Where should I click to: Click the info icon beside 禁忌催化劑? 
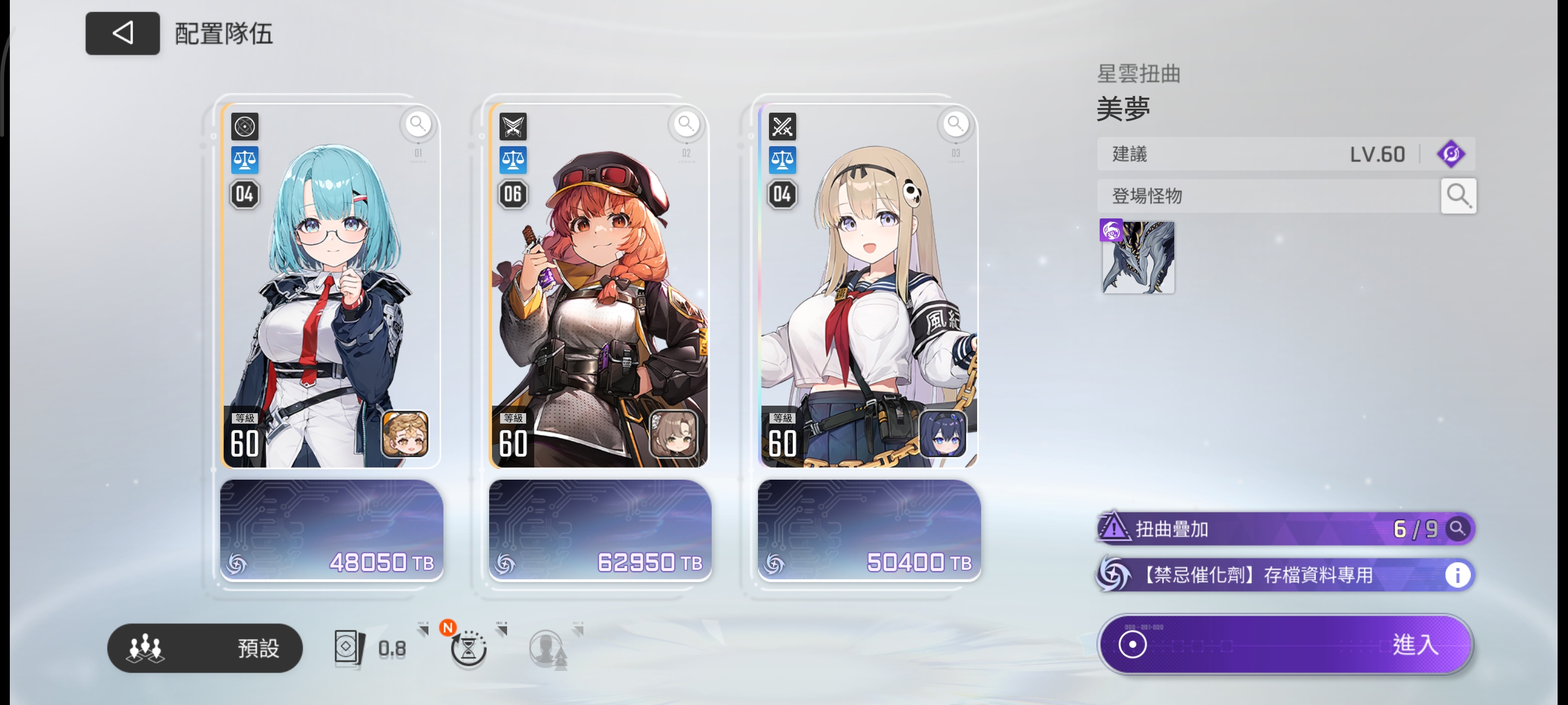coord(1458,575)
